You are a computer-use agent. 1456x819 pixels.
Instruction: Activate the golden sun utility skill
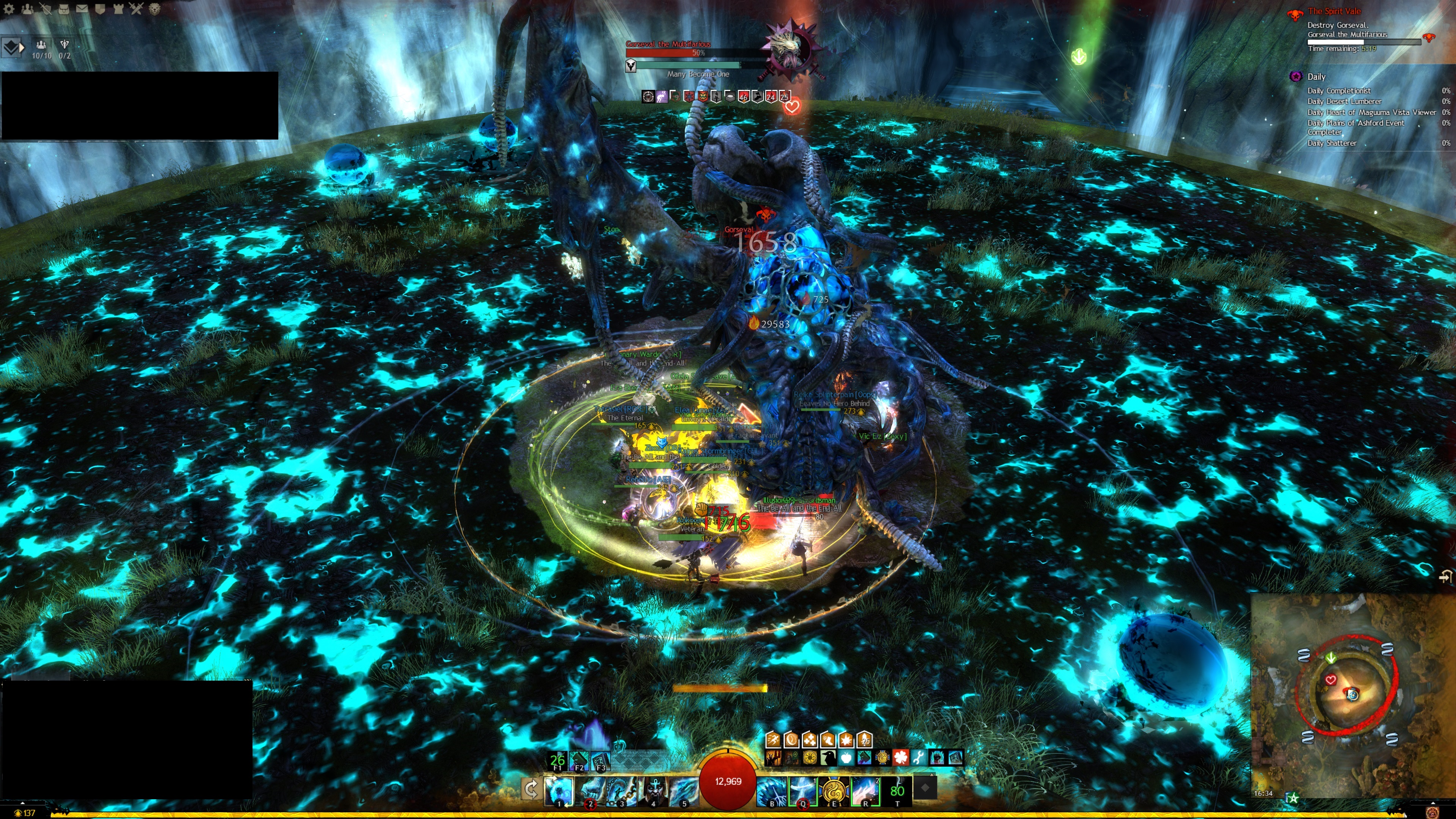834,789
